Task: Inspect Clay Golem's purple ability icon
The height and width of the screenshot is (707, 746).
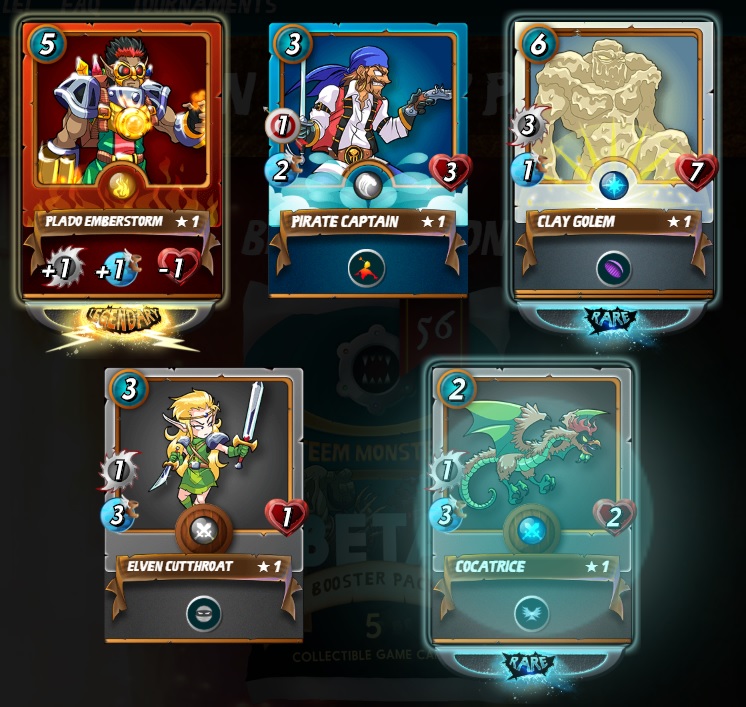Action: point(611,270)
